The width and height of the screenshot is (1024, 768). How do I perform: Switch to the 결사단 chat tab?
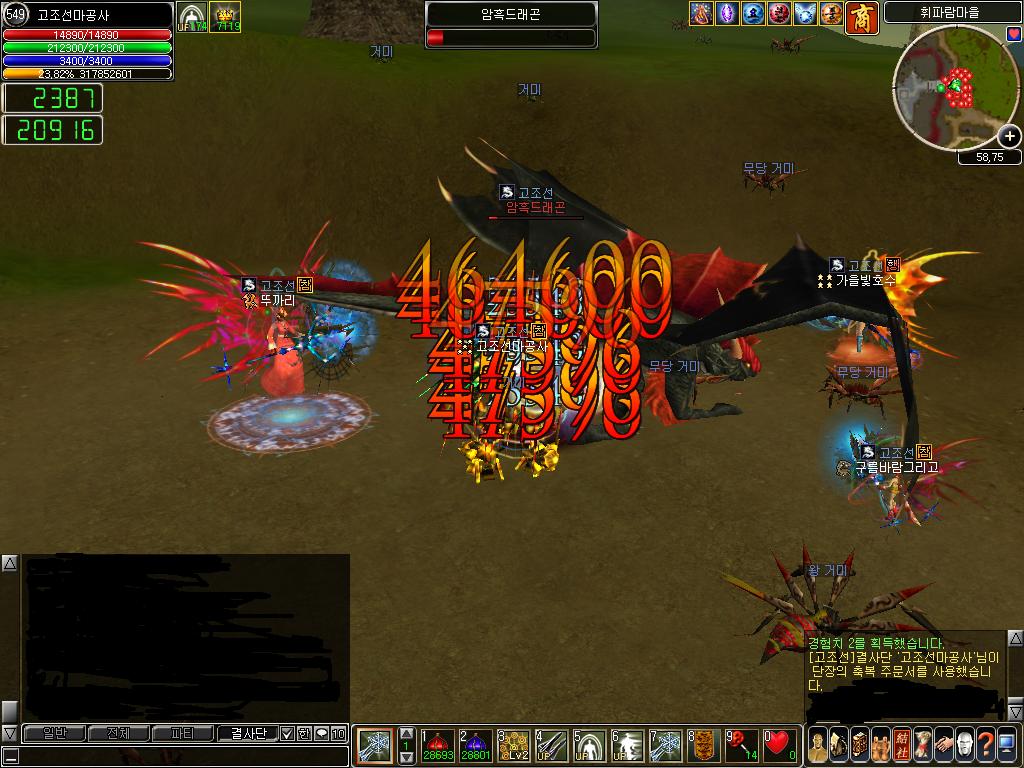[248, 734]
